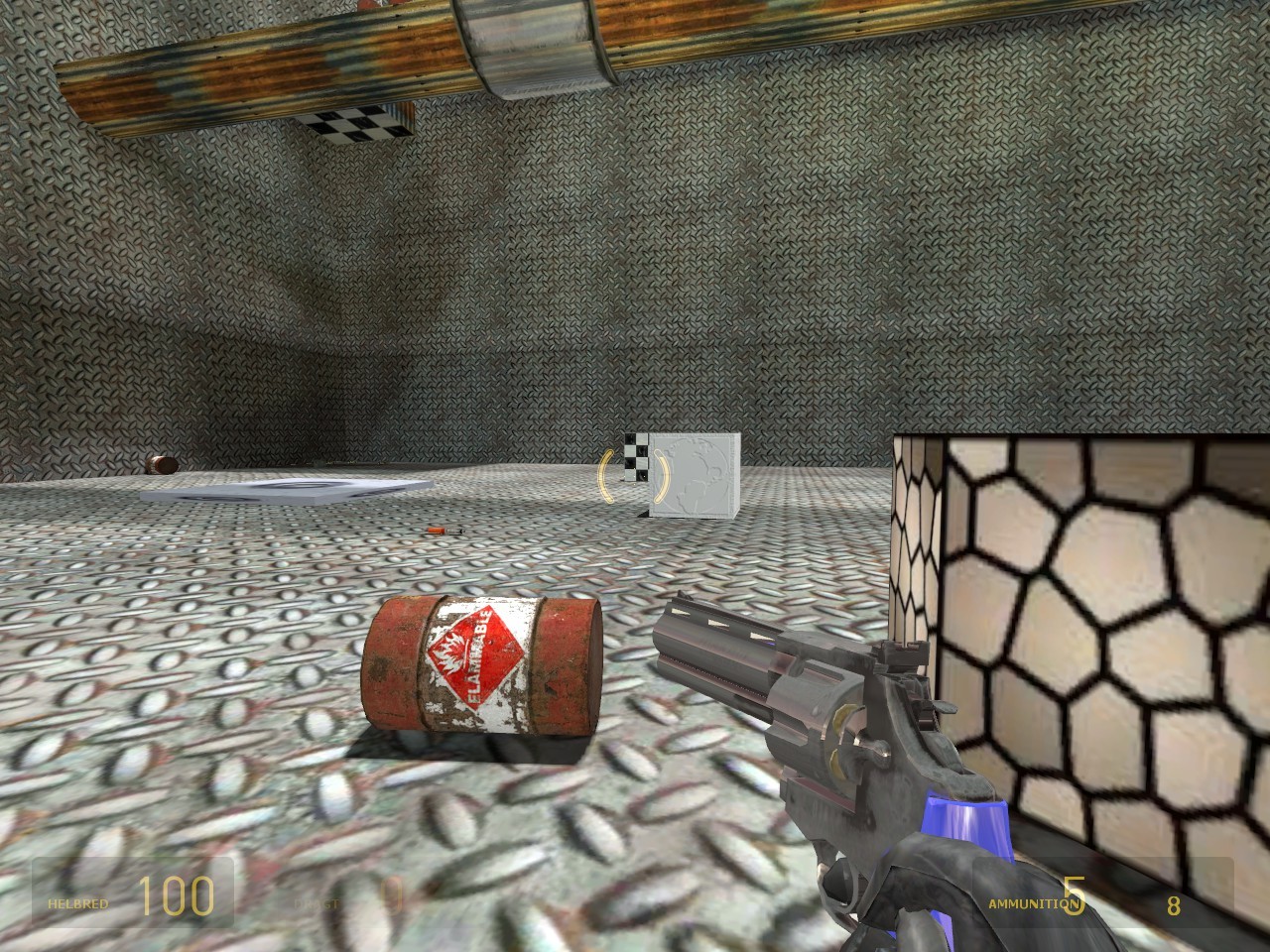The width and height of the screenshot is (1270, 952).
Task: Click the small orange object on the floor
Action: [x=434, y=533]
